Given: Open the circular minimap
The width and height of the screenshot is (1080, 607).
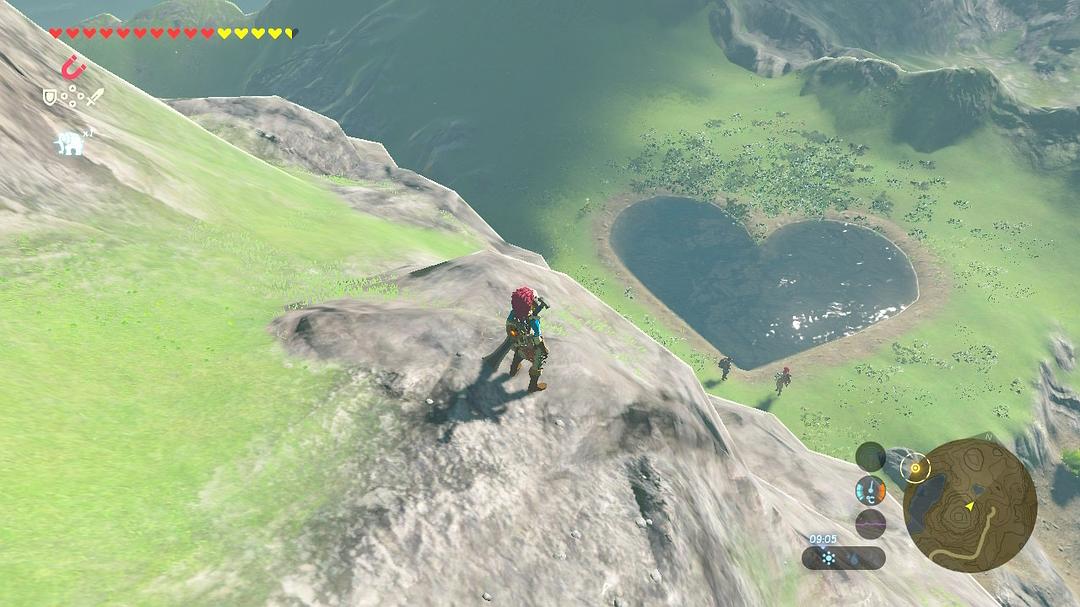Looking at the screenshot, I should tap(969, 505).
